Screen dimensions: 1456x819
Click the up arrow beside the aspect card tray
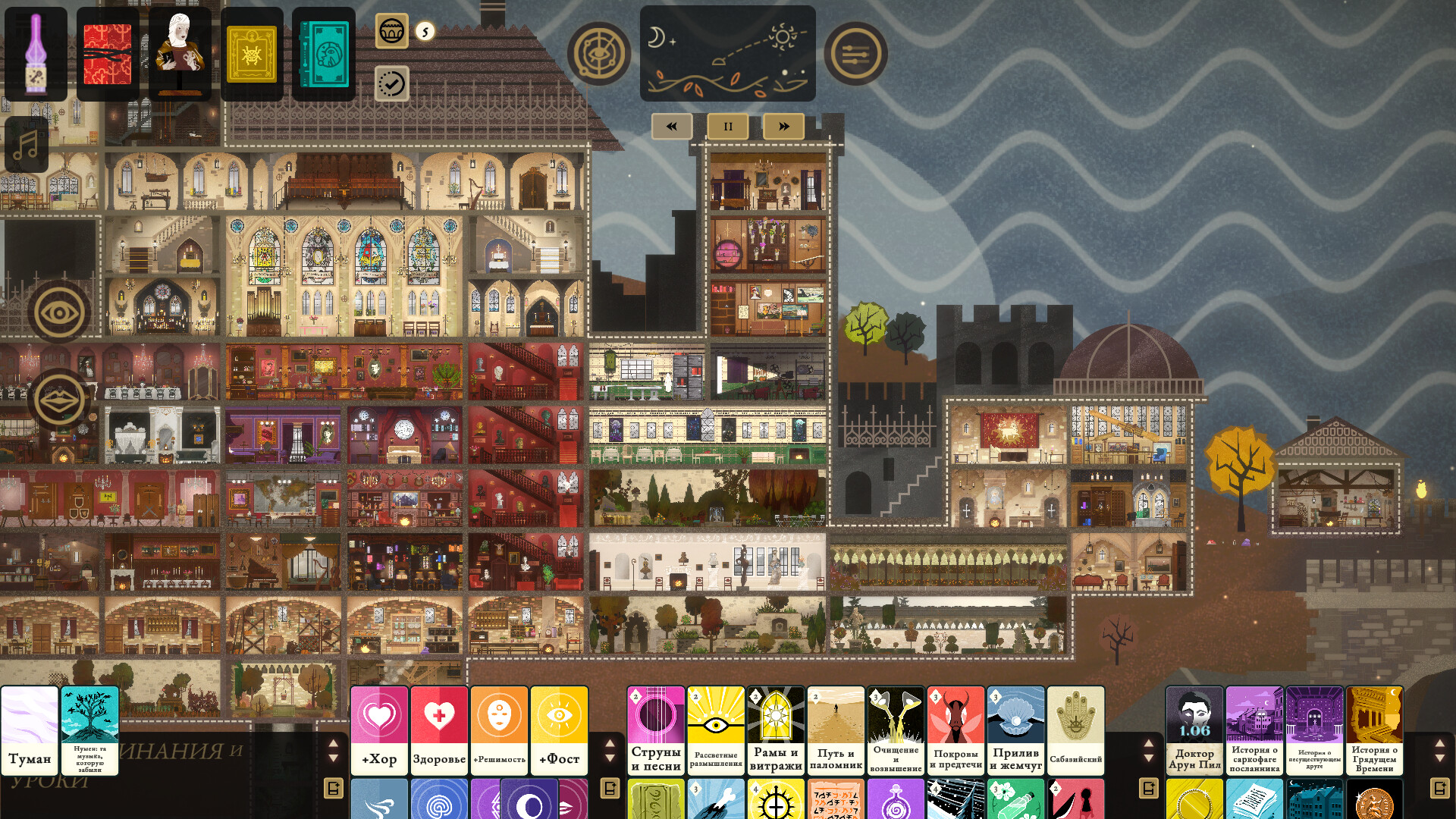pos(609,745)
